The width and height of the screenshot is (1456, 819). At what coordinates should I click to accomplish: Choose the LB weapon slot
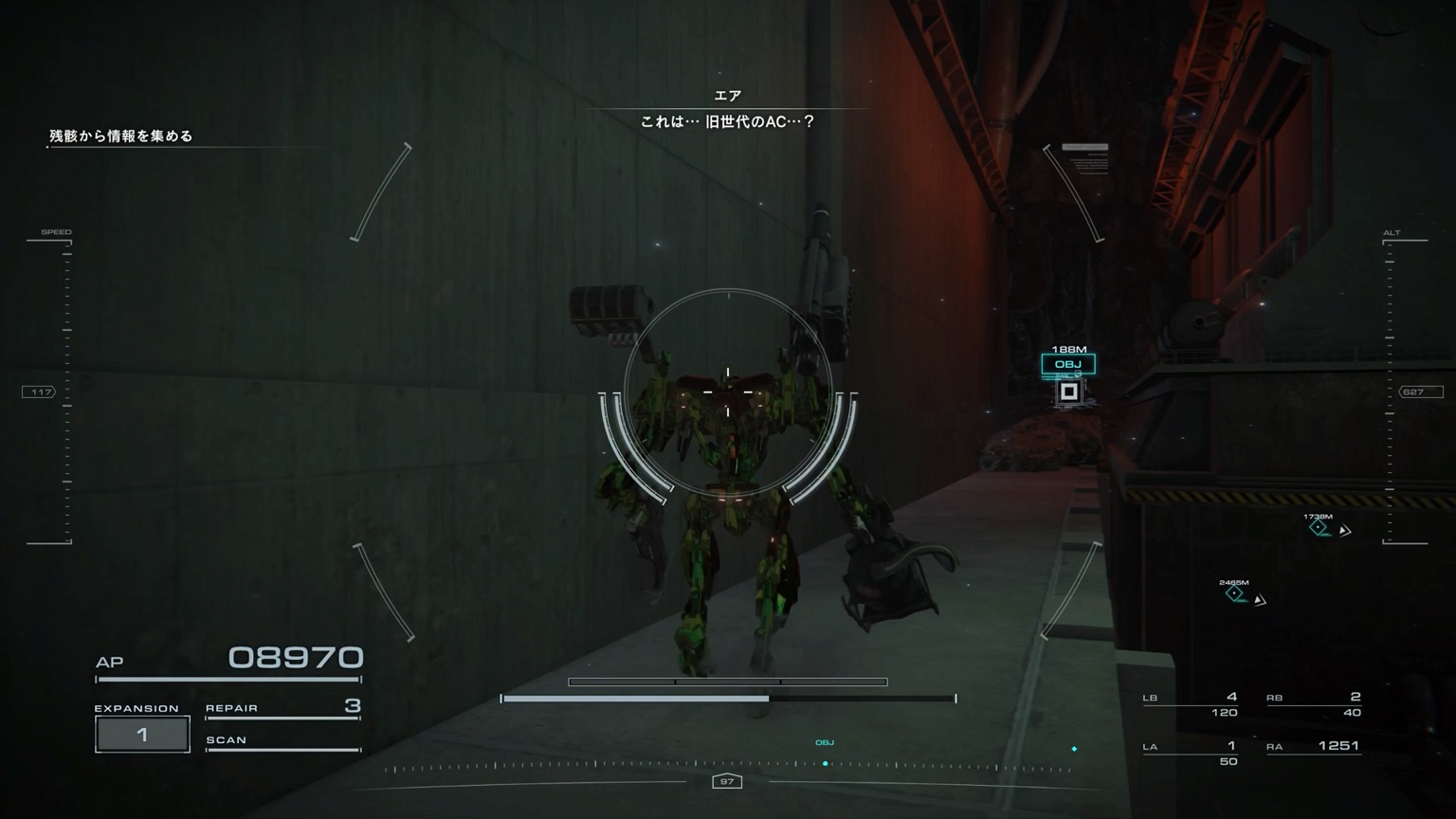click(x=1191, y=704)
